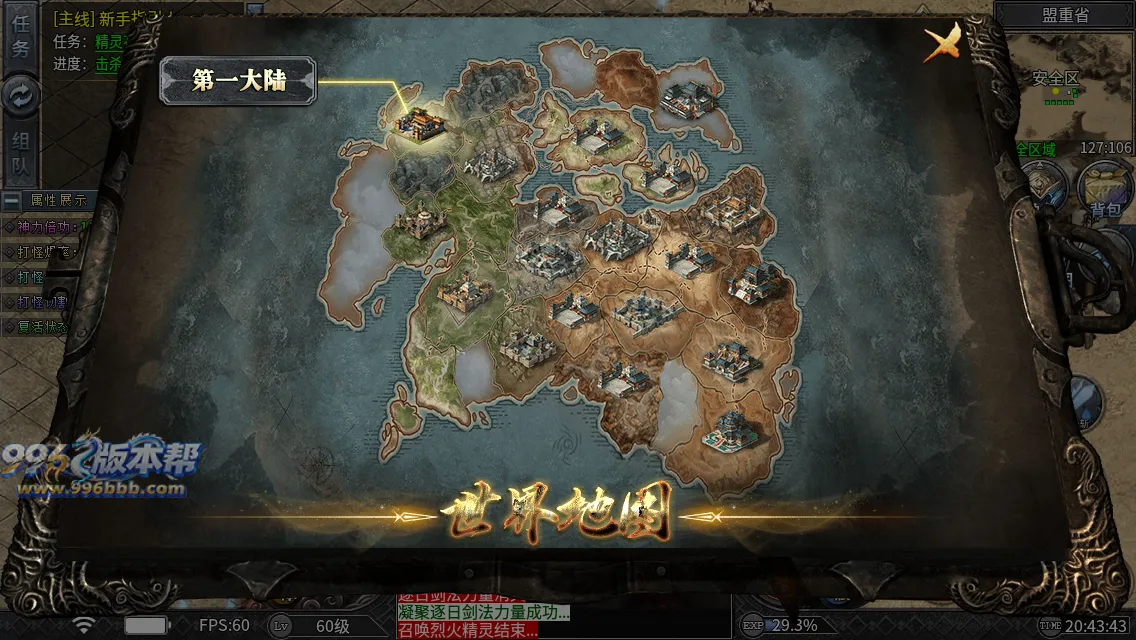The width and height of the screenshot is (1136, 640).
Task: Open the 背包 backpack
Action: tap(1104, 190)
